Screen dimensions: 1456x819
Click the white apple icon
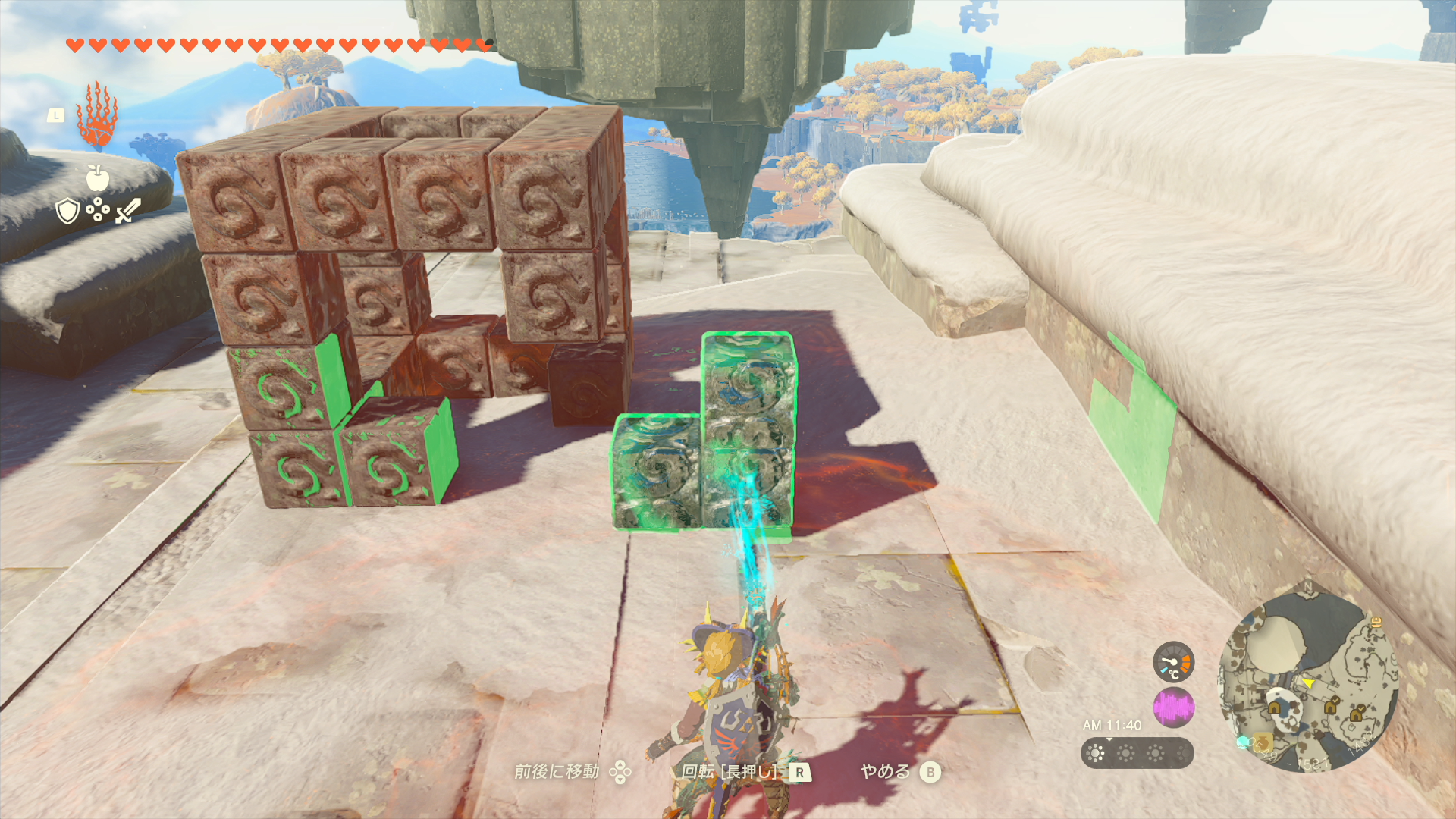pyautogui.click(x=98, y=178)
